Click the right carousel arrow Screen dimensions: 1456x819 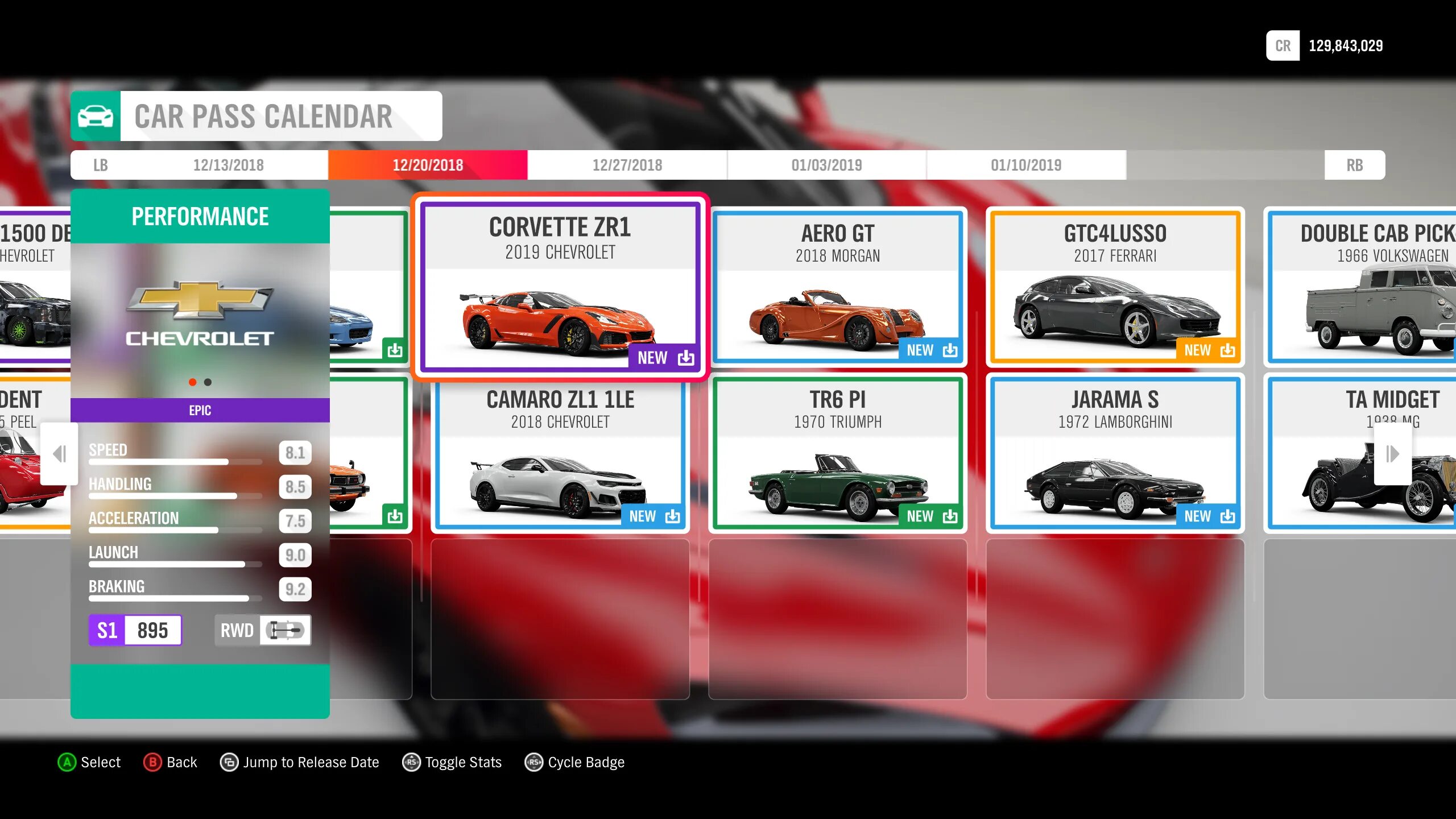1392,454
